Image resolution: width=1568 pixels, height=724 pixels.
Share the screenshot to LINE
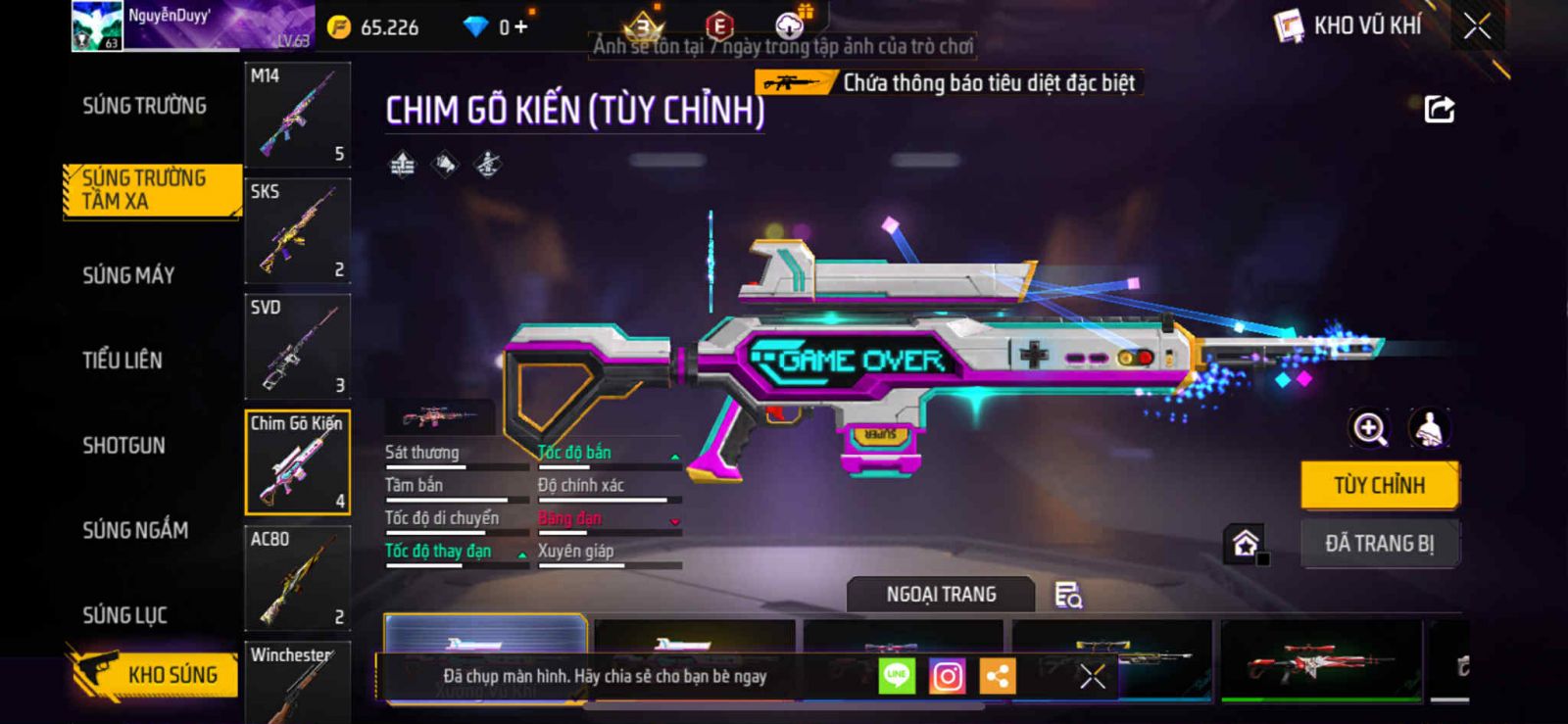pos(897,676)
